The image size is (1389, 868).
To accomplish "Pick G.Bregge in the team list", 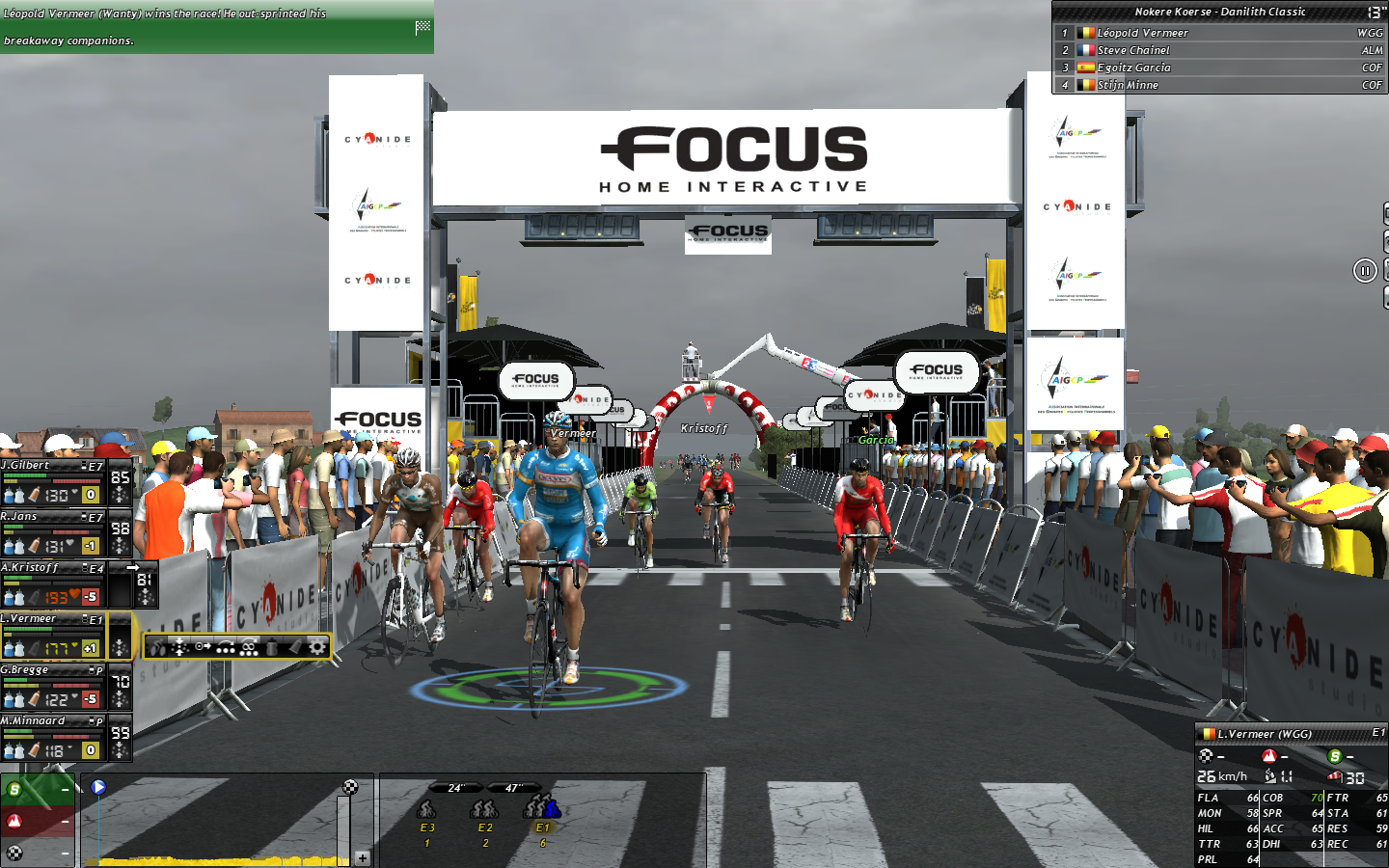I will 53,685.
